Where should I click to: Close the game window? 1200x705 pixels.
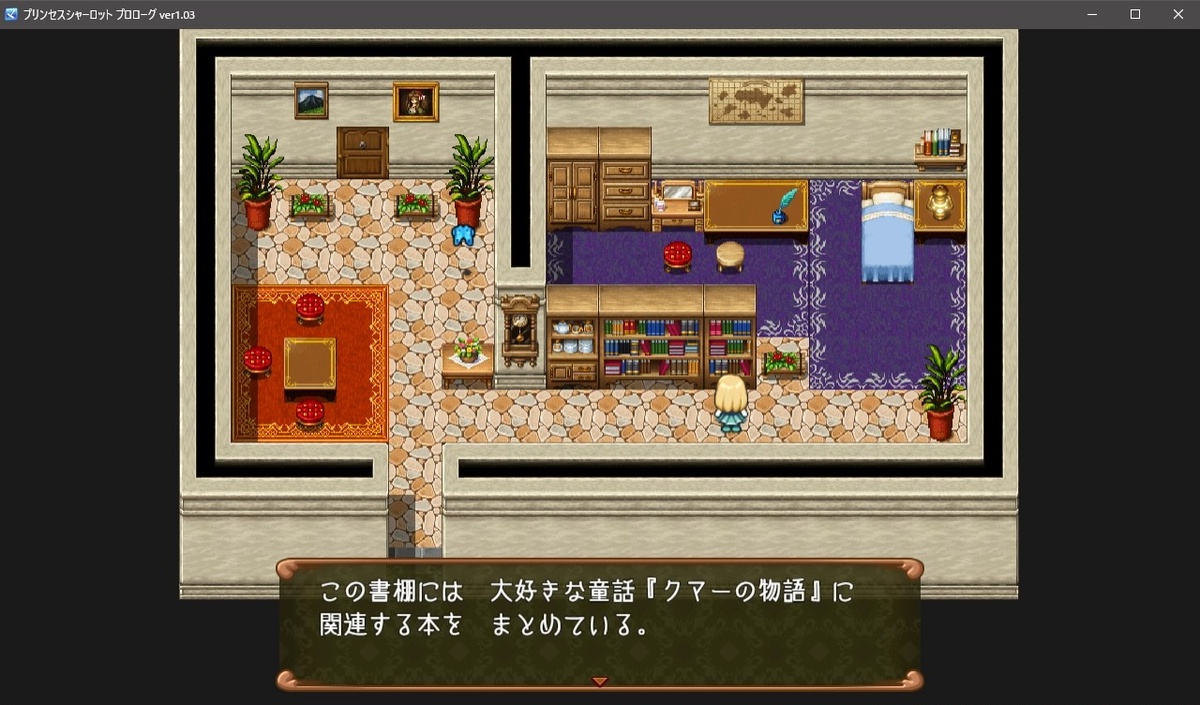[x=1177, y=14]
